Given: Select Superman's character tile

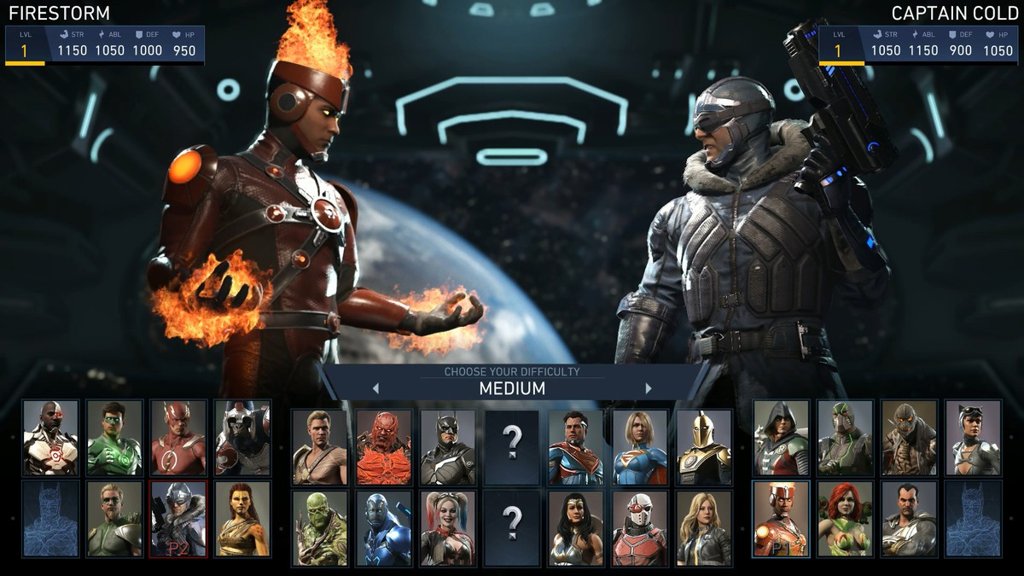Looking at the screenshot, I should [576, 446].
